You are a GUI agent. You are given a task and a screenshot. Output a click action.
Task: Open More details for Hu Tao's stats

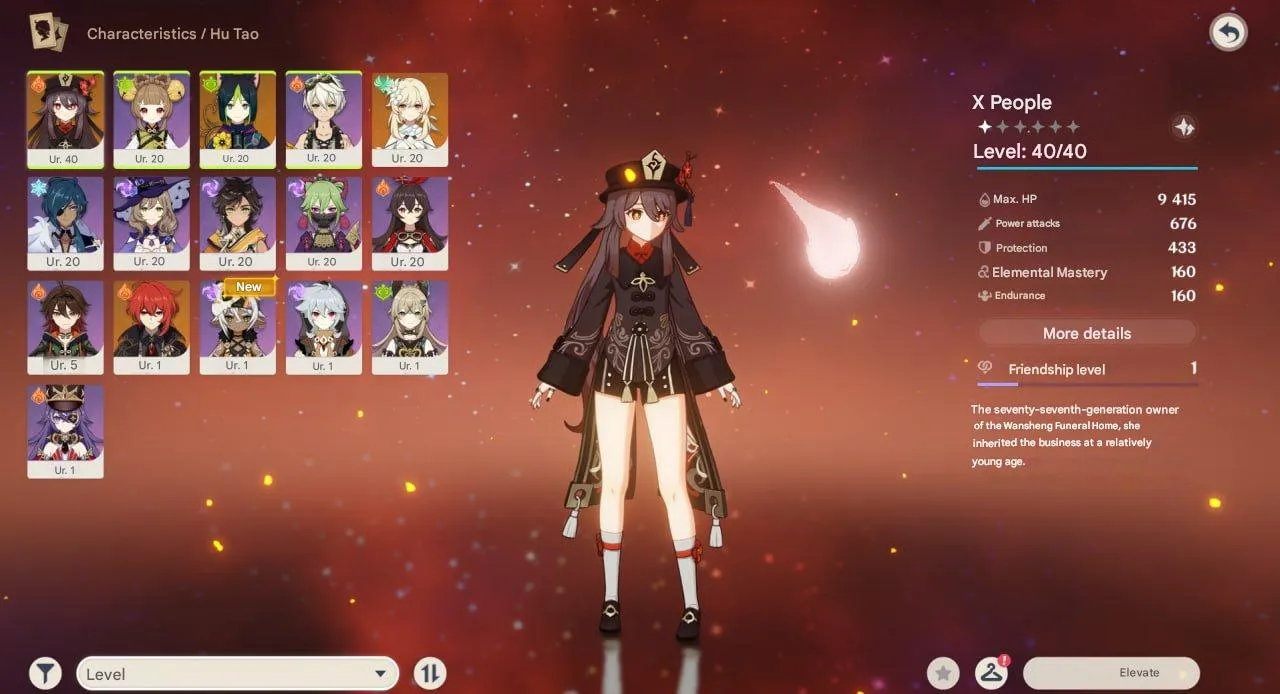[x=1086, y=333]
